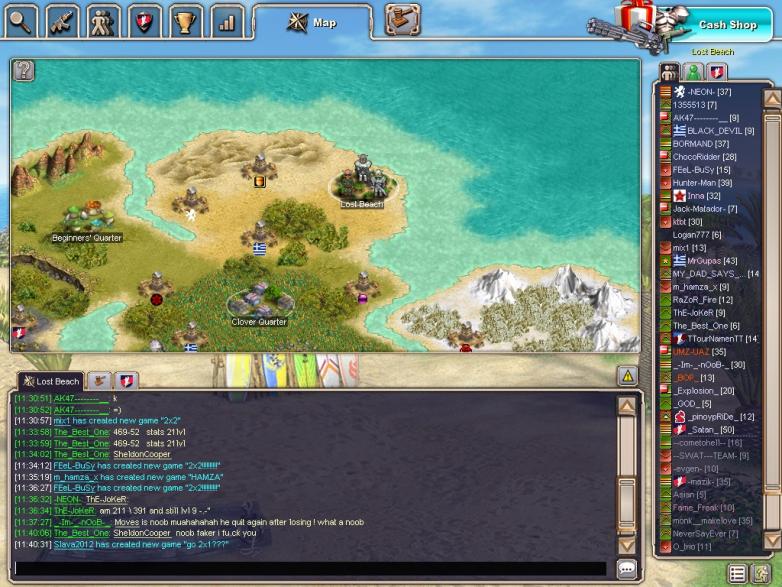Image resolution: width=782 pixels, height=587 pixels.
Task: Switch to the Map tab
Action: 314,22
